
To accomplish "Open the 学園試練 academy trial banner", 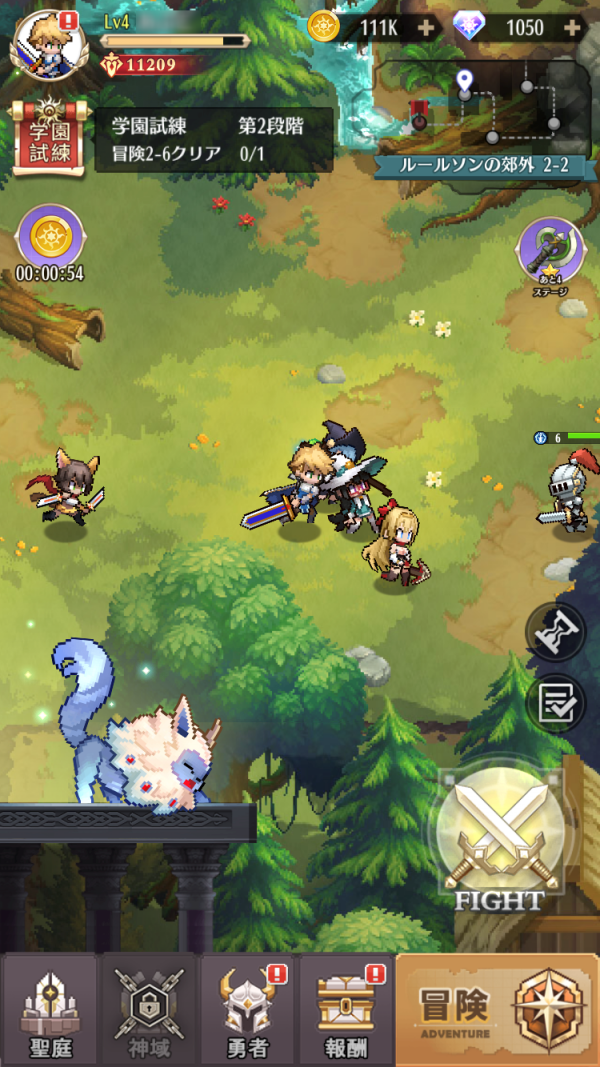I will tap(46, 137).
